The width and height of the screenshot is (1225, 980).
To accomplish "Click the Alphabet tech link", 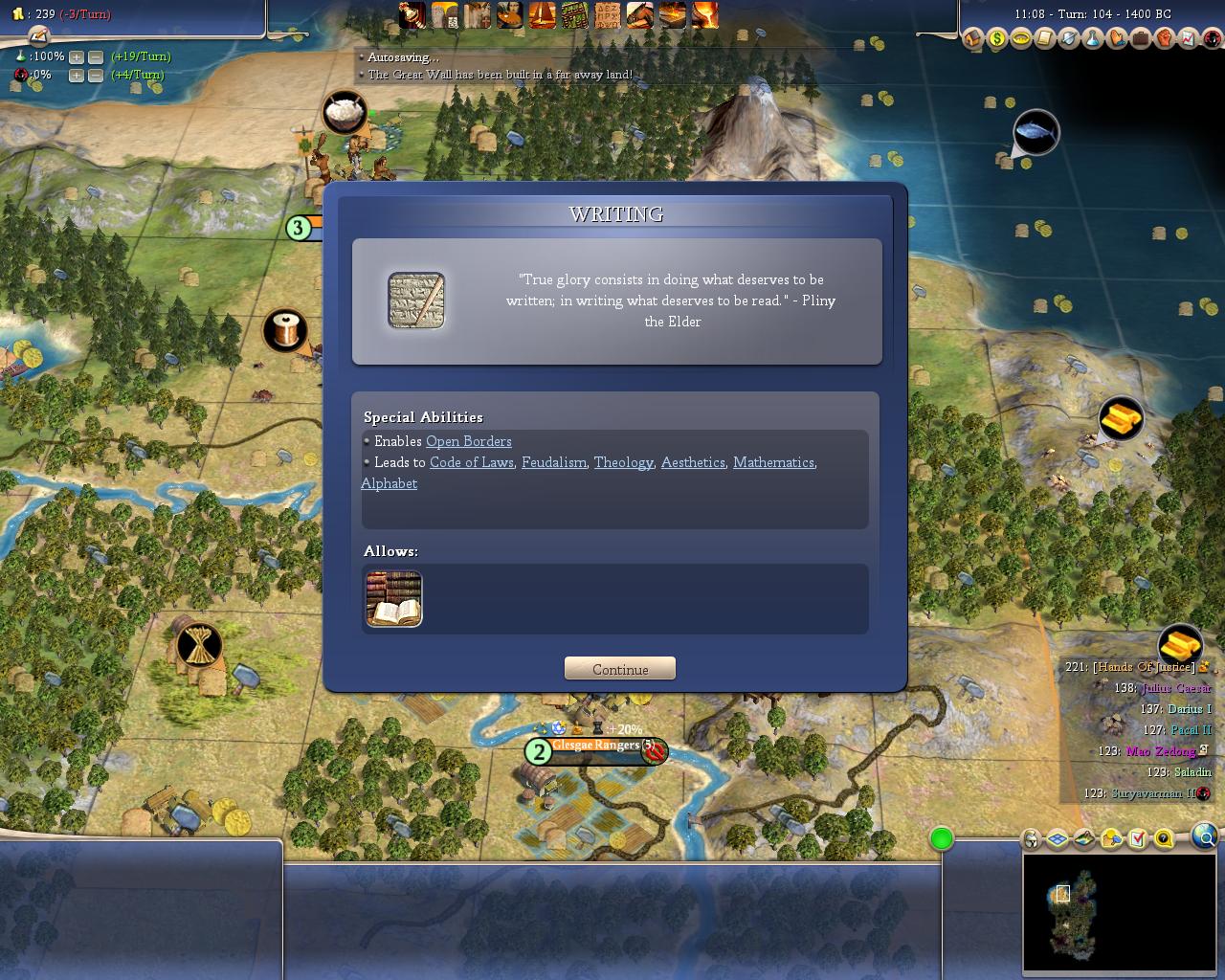I will tap(389, 483).
